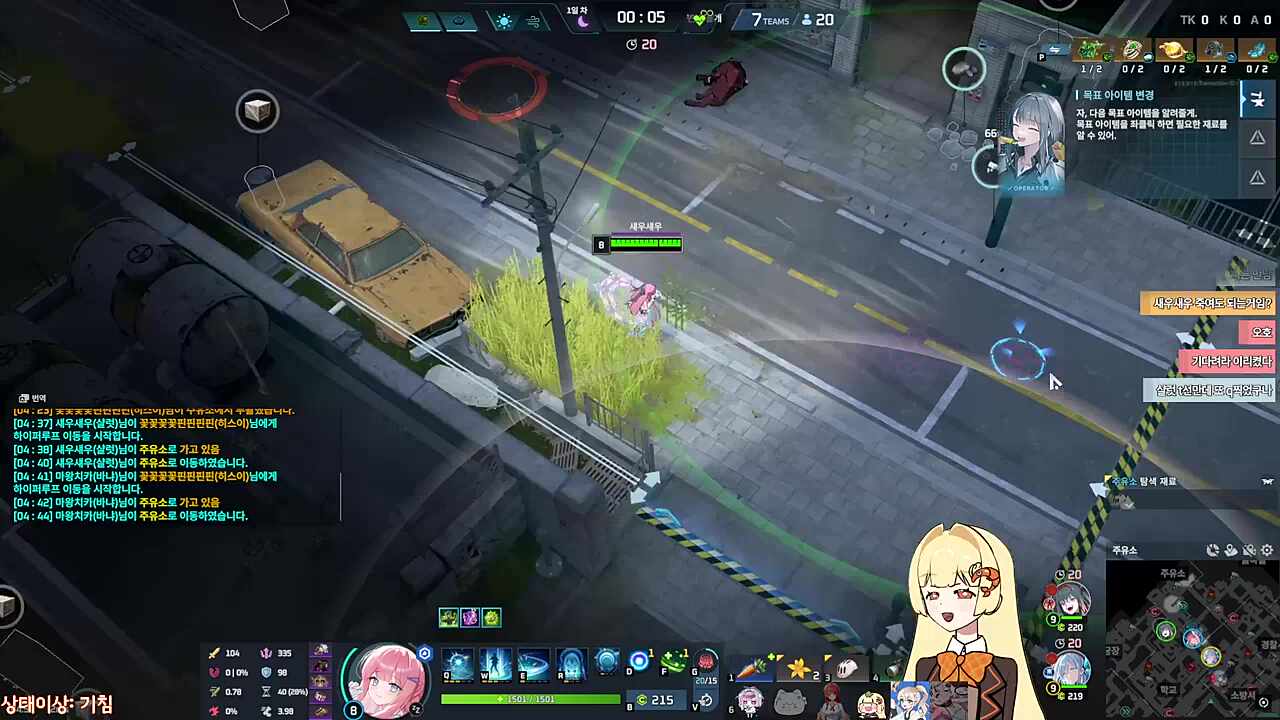Click the green health bar above the skills
Image resolution: width=1280 pixels, height=720 pixels.
[x=530, y=700]
